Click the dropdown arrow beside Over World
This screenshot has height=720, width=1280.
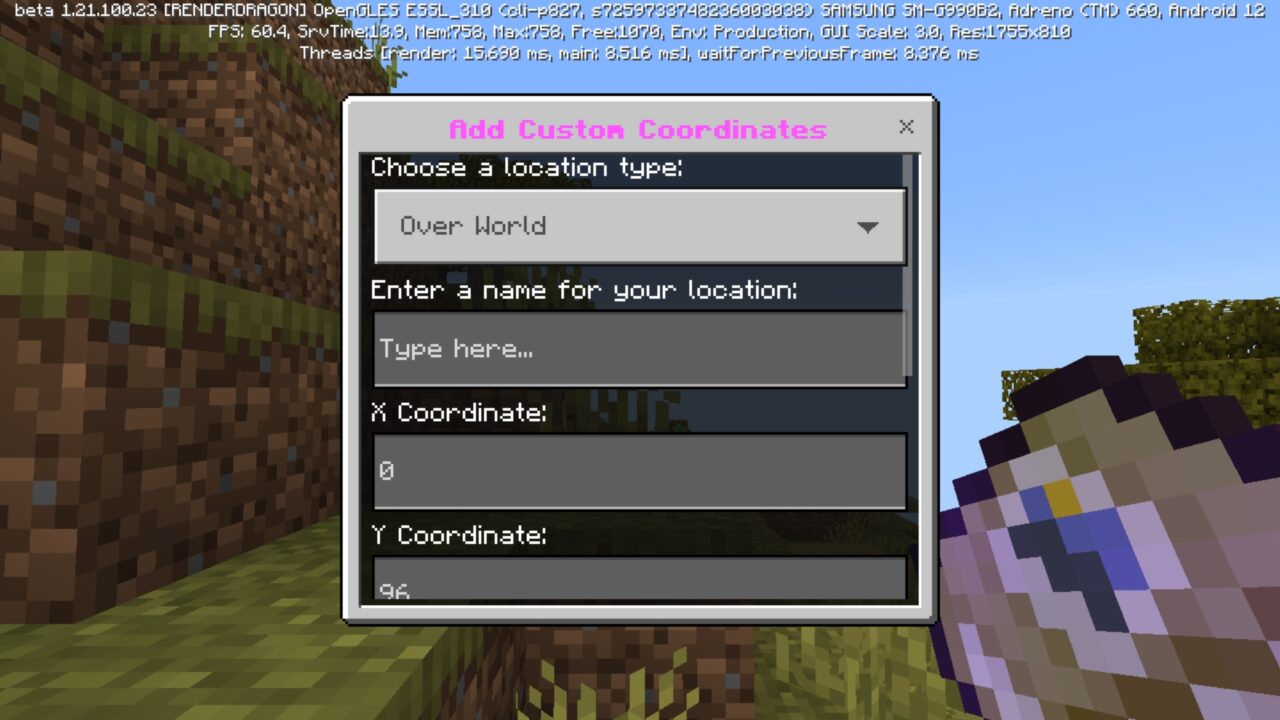[x=867, y=226]
